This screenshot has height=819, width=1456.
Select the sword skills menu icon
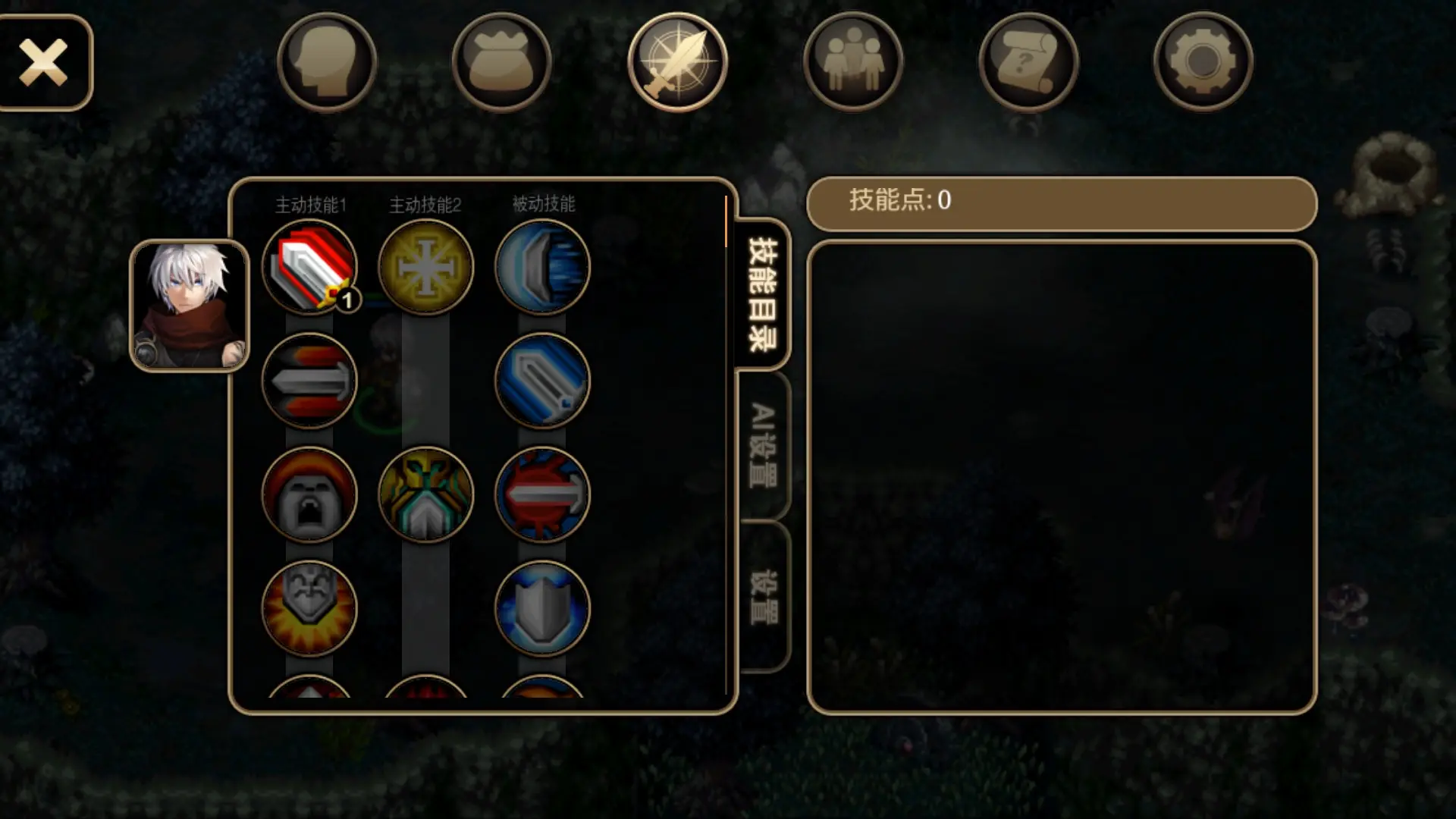tap(679, 62)
